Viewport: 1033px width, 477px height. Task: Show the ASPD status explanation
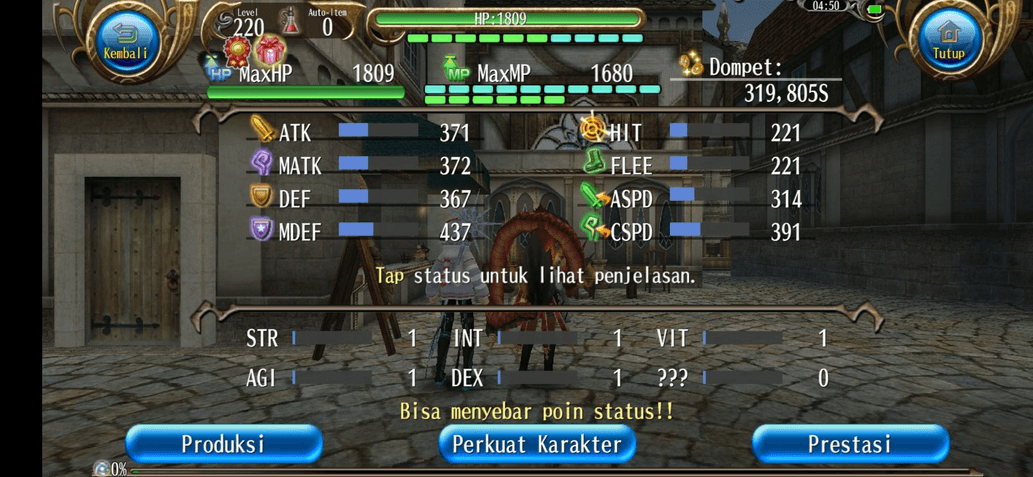pos(691,199)
